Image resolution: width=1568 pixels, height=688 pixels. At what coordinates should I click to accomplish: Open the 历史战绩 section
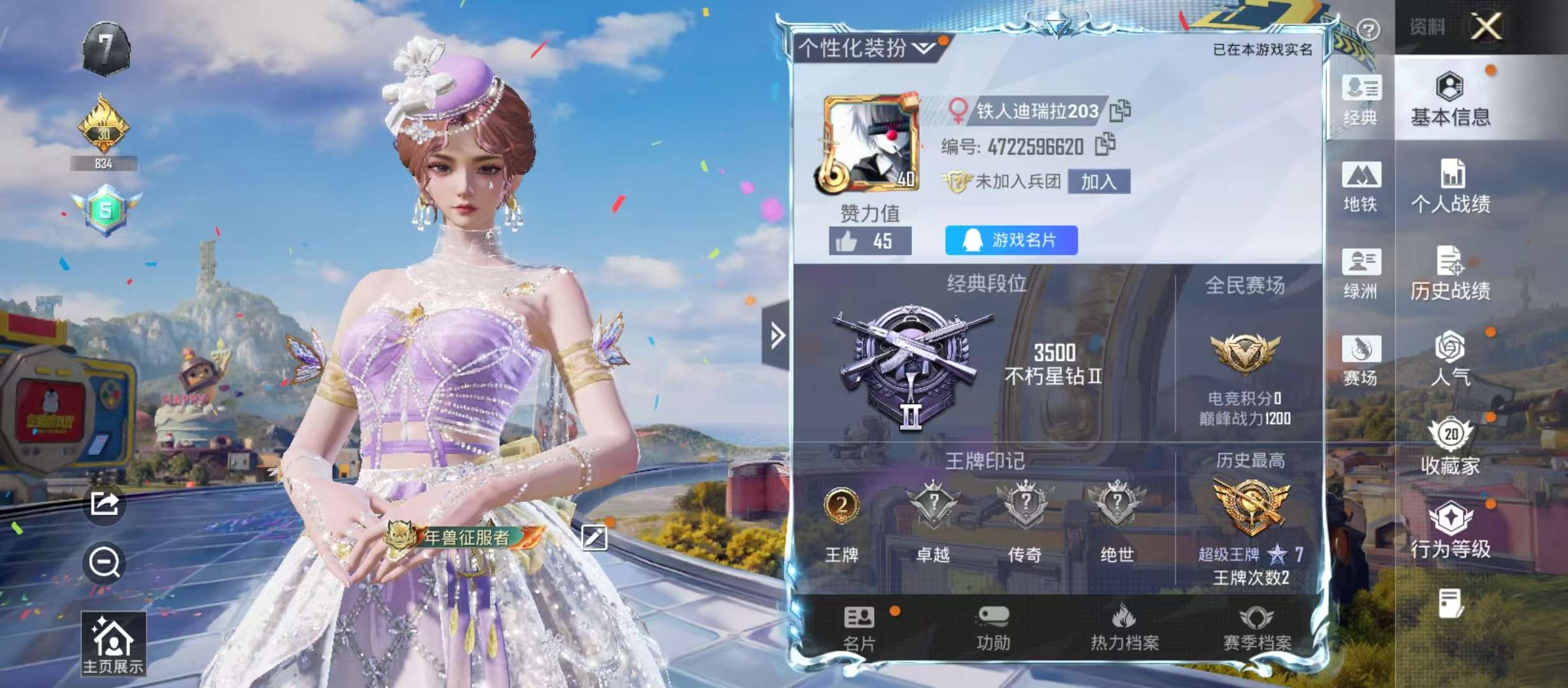coord(1450,273)
